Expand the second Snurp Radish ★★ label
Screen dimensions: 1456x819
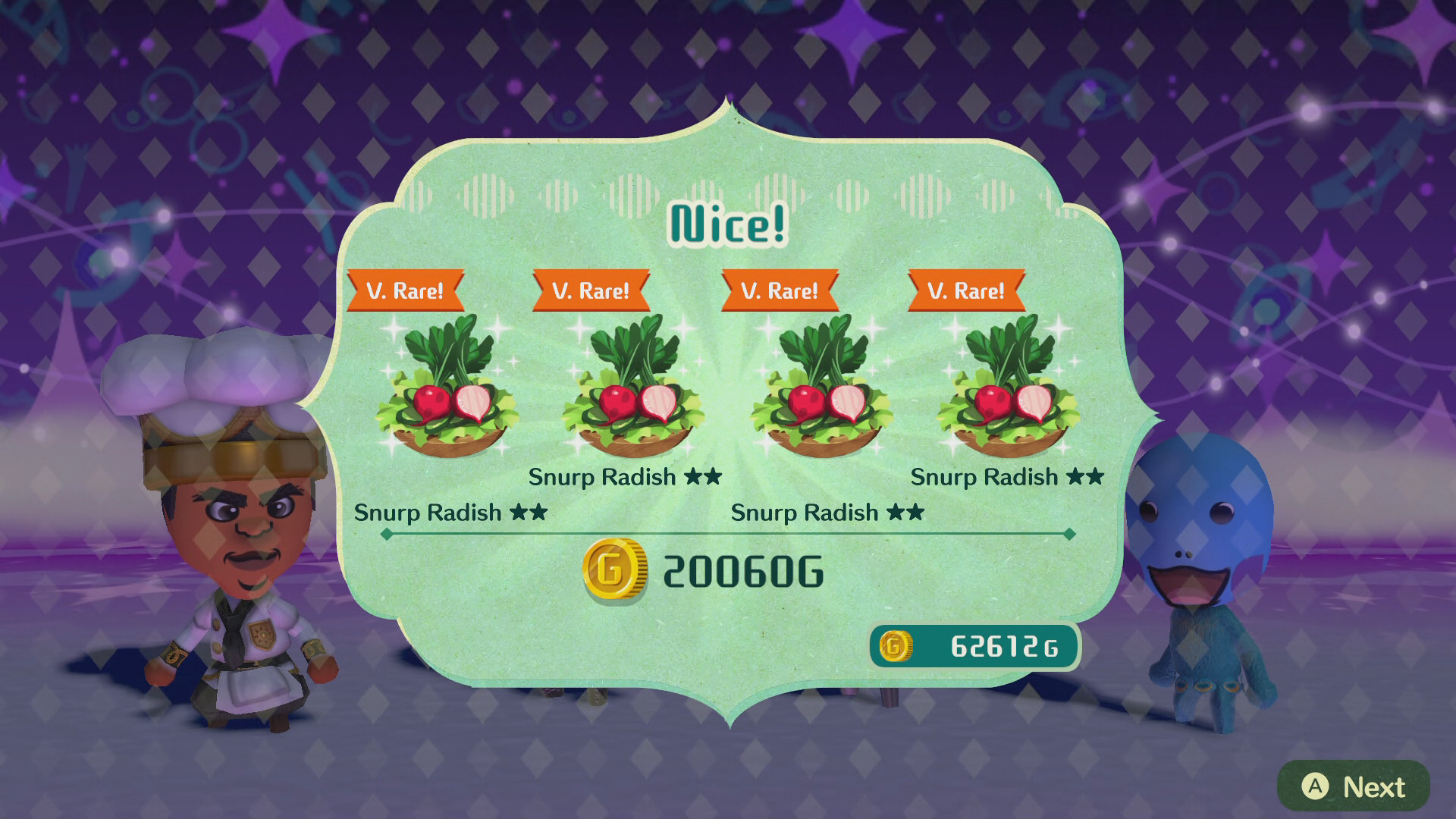tap(626, 478)
